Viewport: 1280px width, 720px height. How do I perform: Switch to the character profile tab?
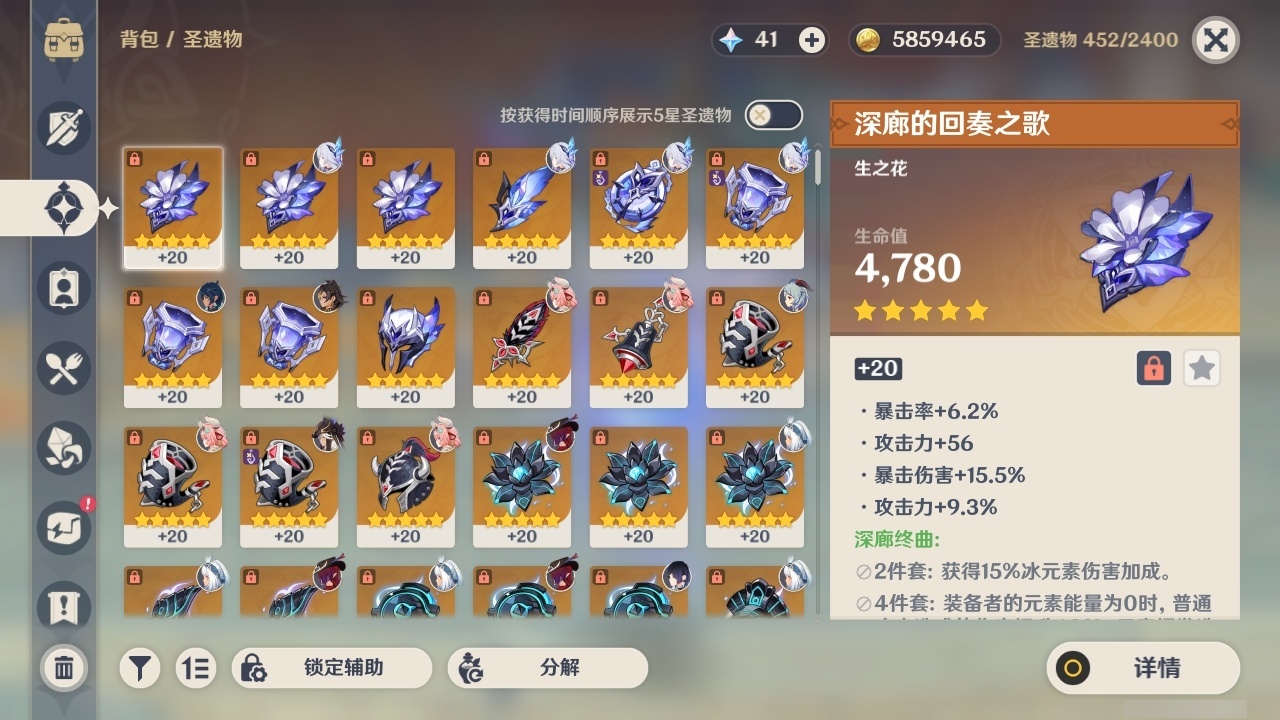tap(63, 288)
